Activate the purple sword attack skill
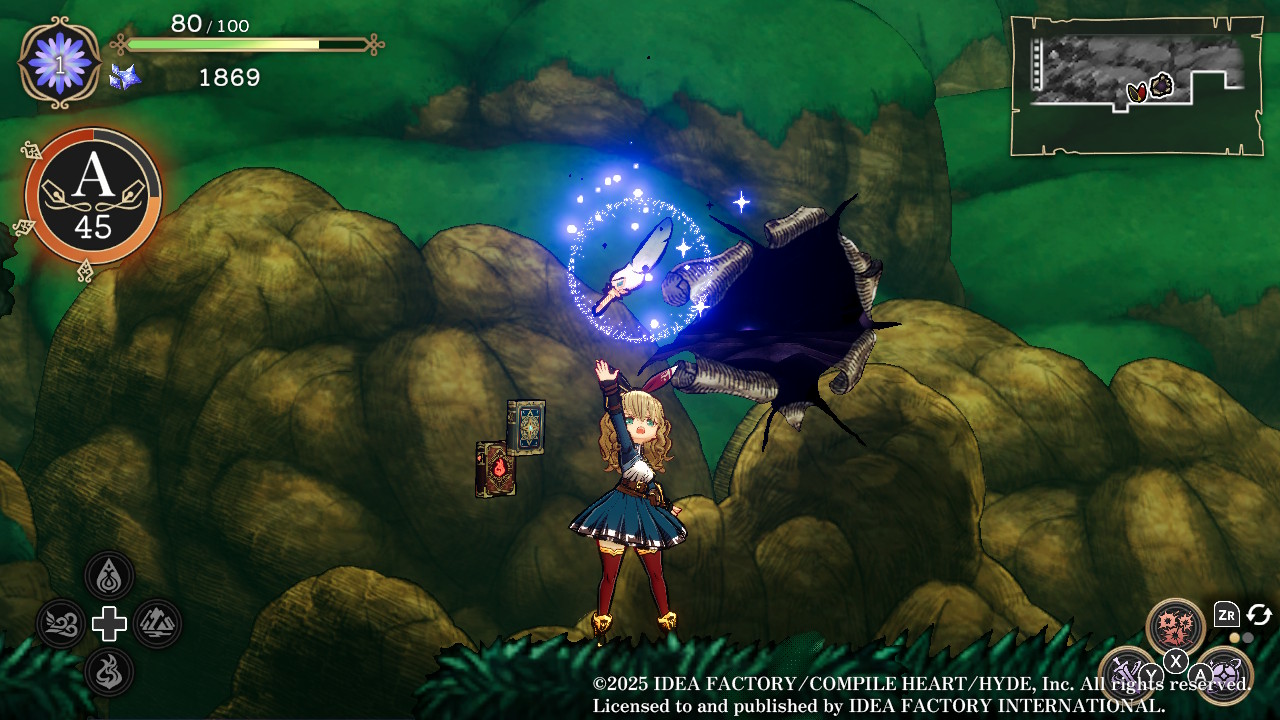This screenshot has height=720, width=1280. coord(1127,673)
